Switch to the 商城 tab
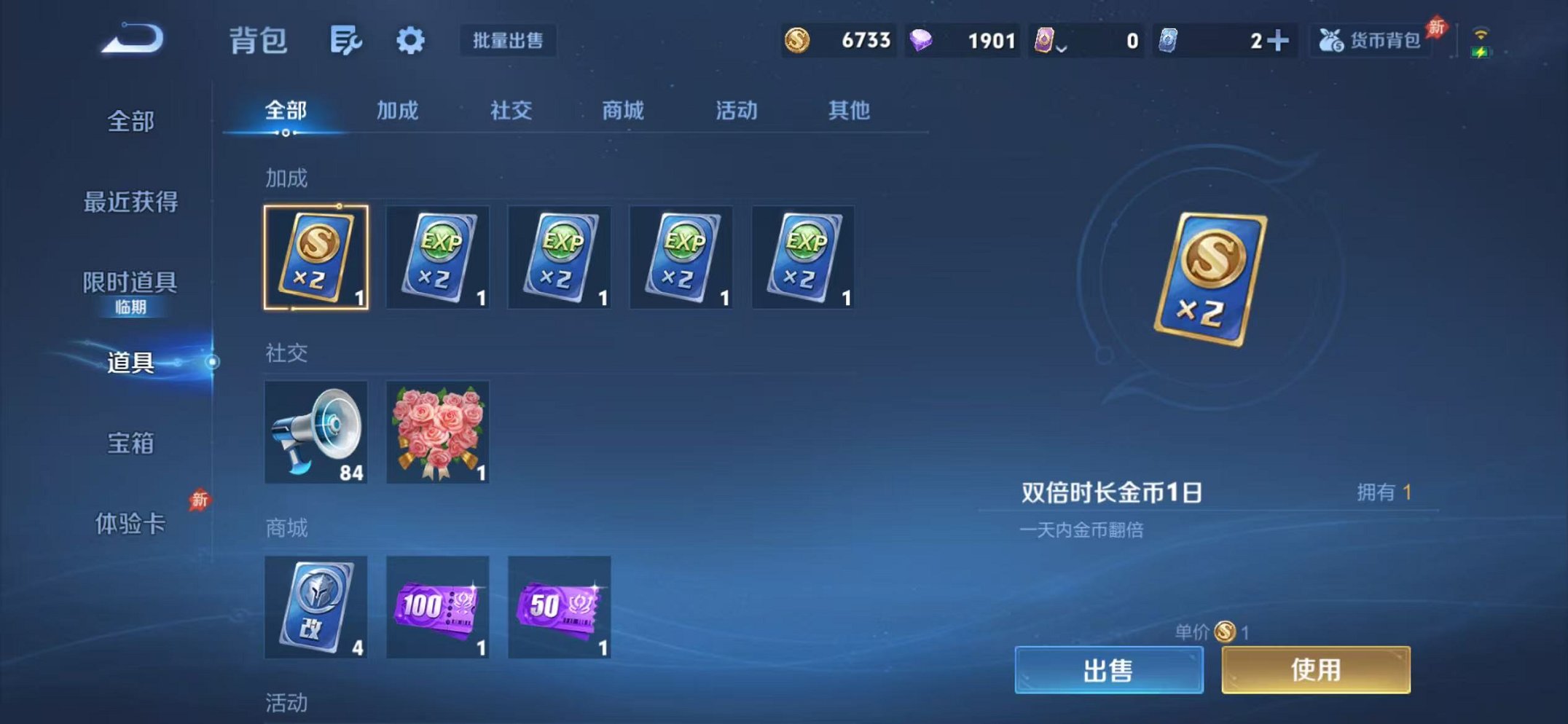This screenshot has height=724, width=1568. (x=621, y=111)
